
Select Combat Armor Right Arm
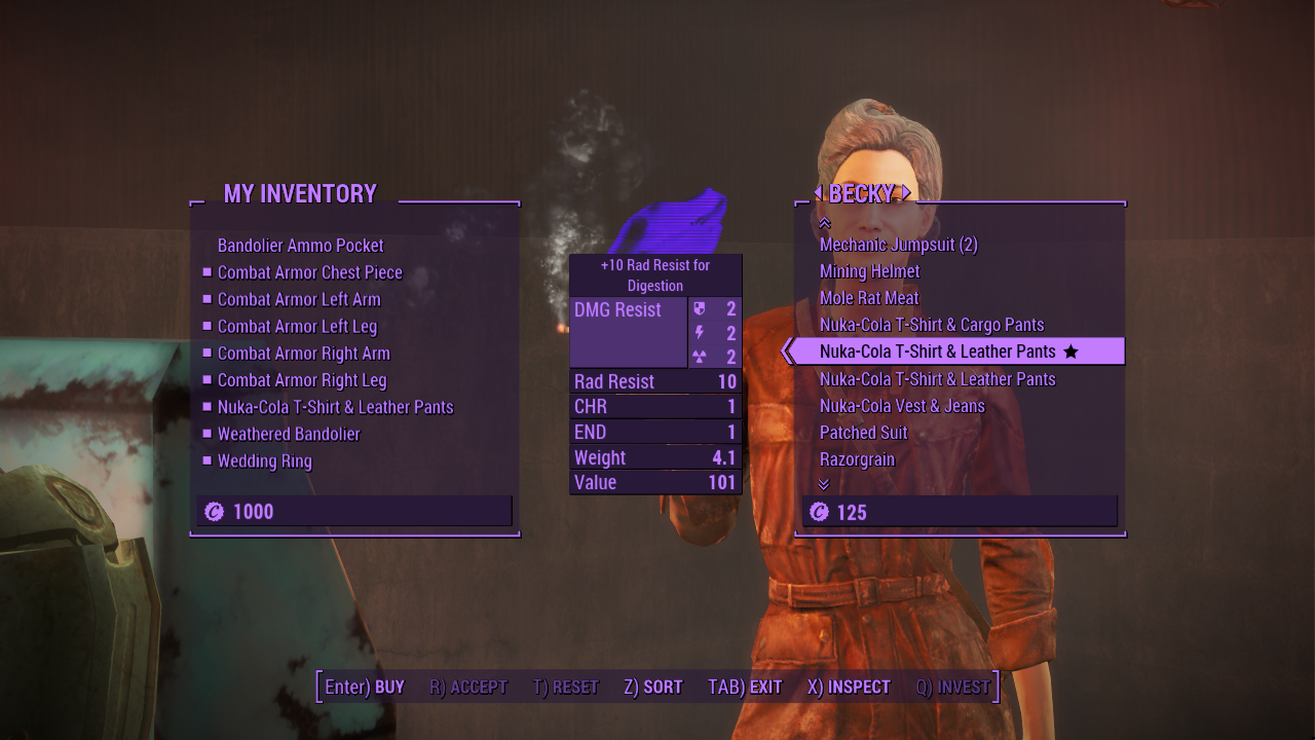click(303, 354)
